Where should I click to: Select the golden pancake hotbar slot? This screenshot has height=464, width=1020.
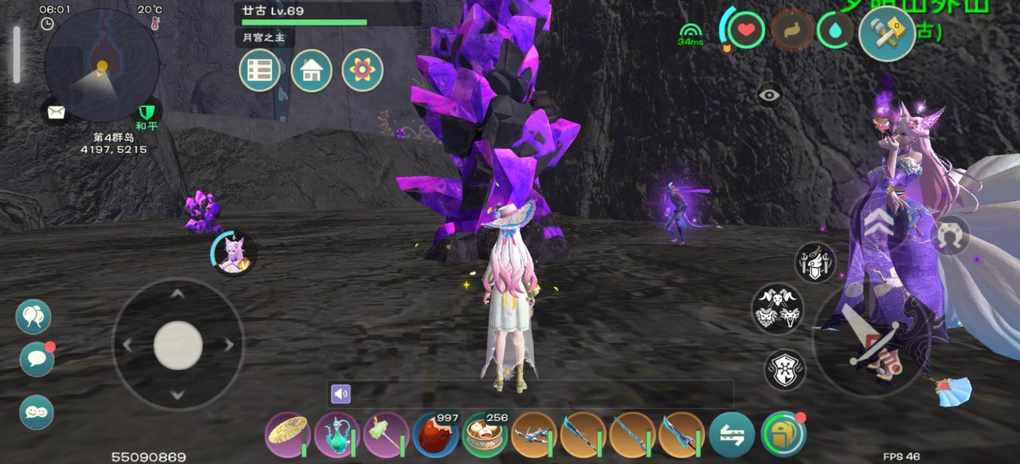click(x=287, y=435)
